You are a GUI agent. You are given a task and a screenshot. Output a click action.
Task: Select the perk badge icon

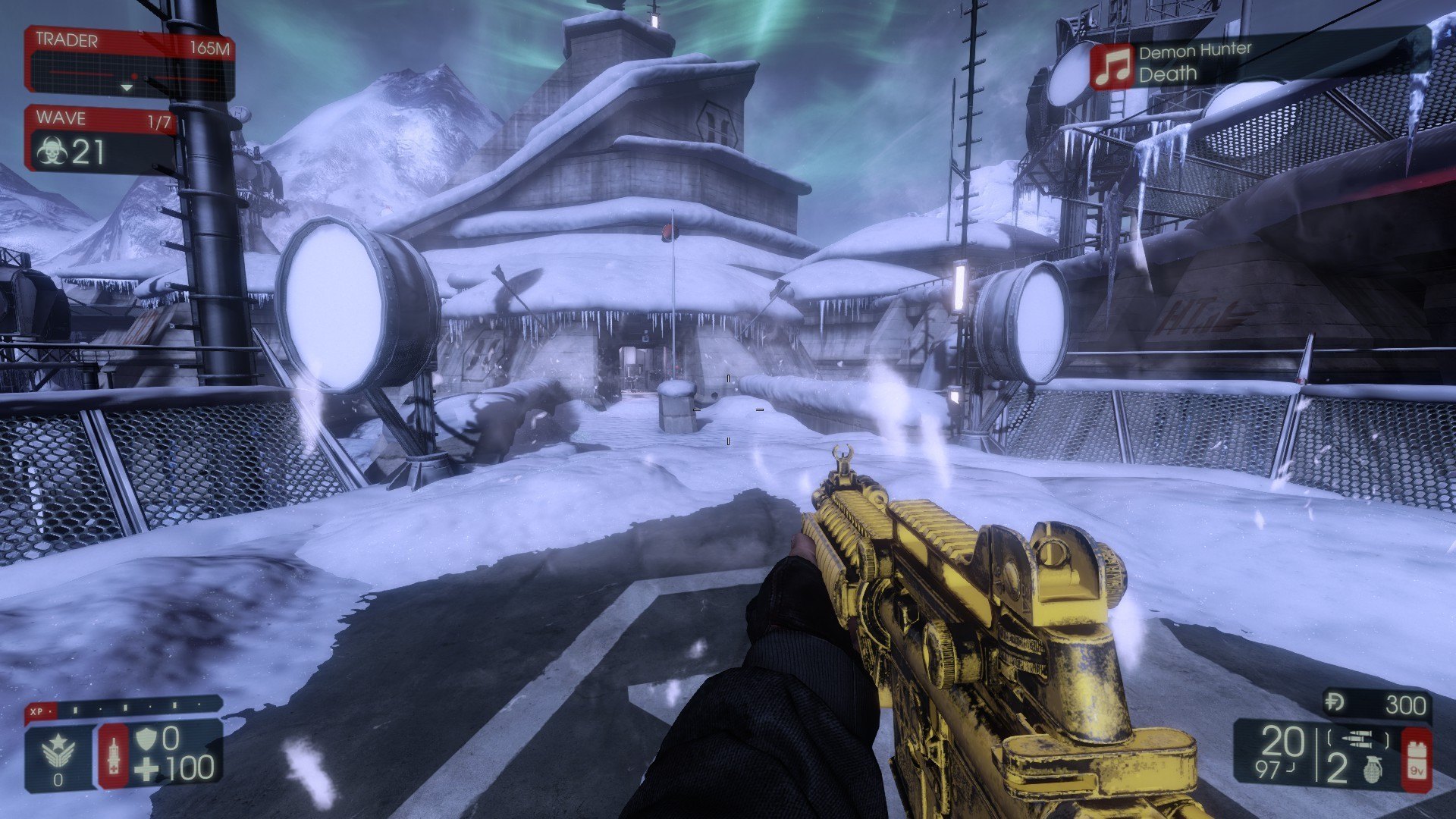click(59, 753)
